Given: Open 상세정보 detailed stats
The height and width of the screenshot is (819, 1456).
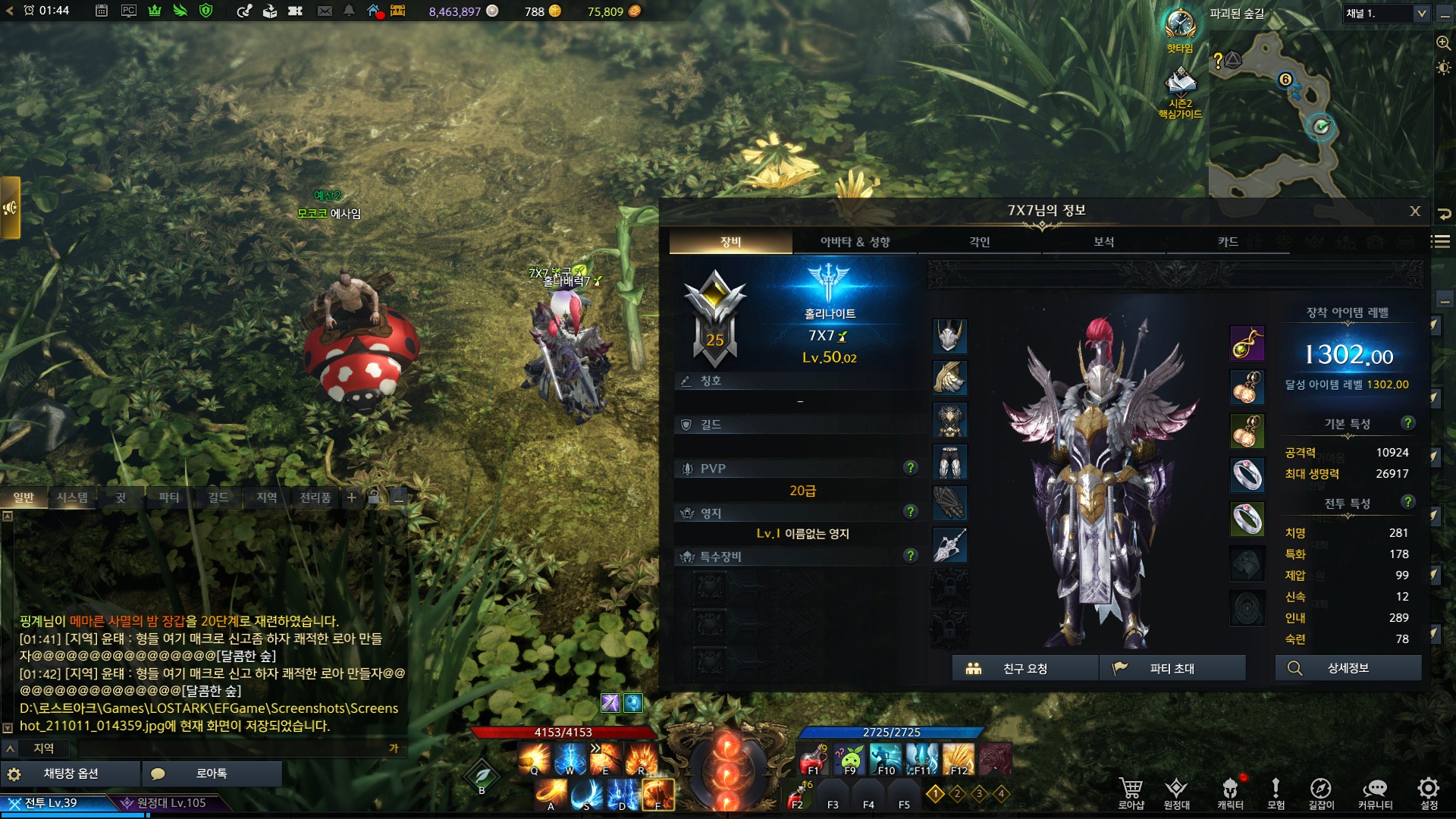Looking at the screenshot, I should [1348, 668].
